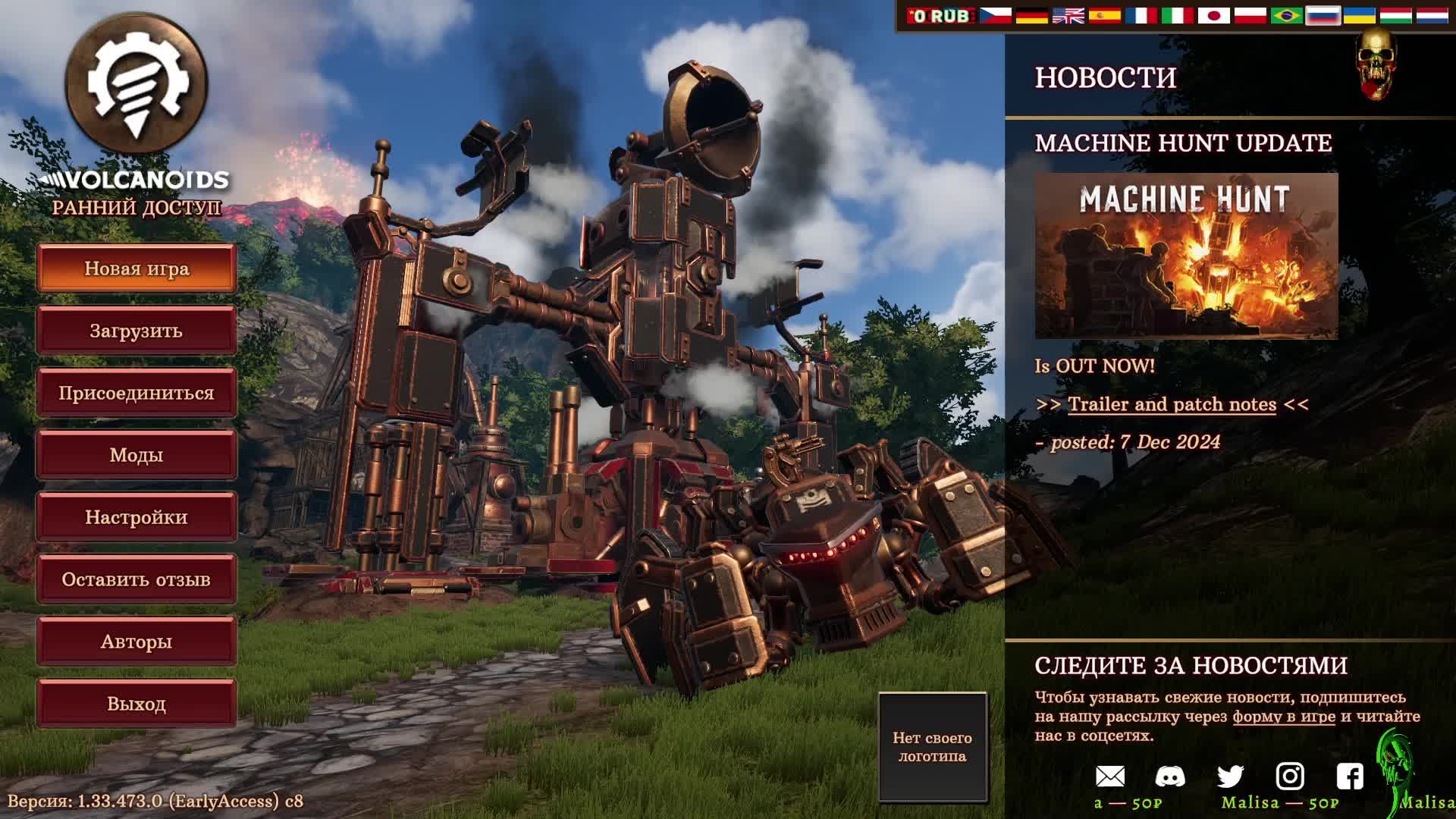Choose Присоединиться to join a game
Image resolution: width=1456 pixels, height=819 pixels.
136,393
